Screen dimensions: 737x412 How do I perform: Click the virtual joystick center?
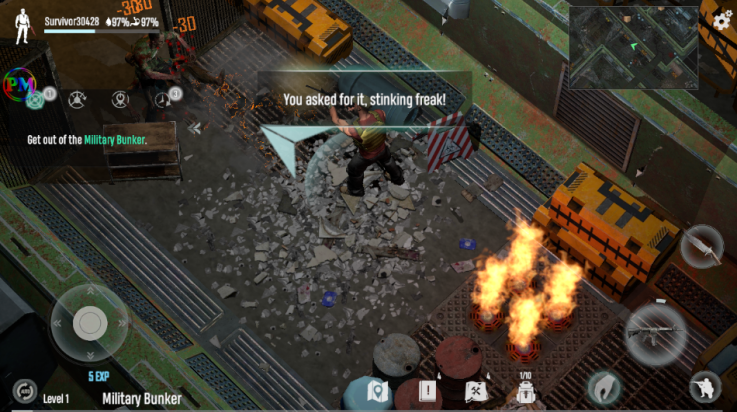click(89, 321)
